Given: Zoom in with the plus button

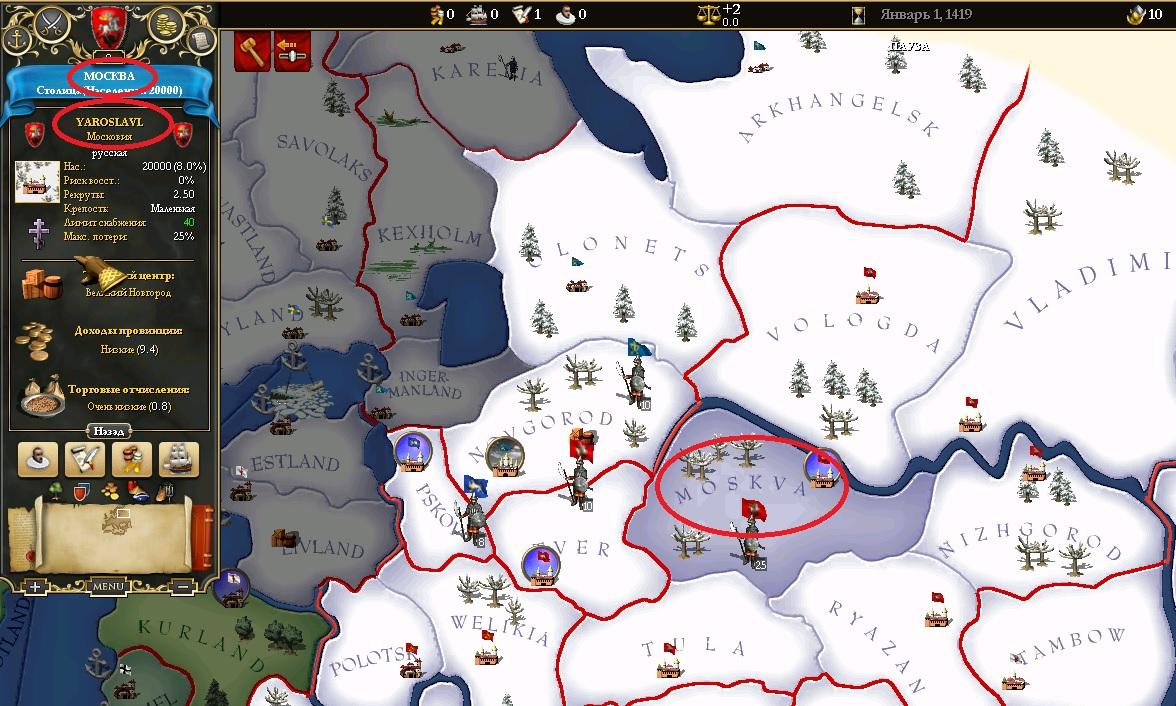Looking at the screenshot, I should point(35,587).
